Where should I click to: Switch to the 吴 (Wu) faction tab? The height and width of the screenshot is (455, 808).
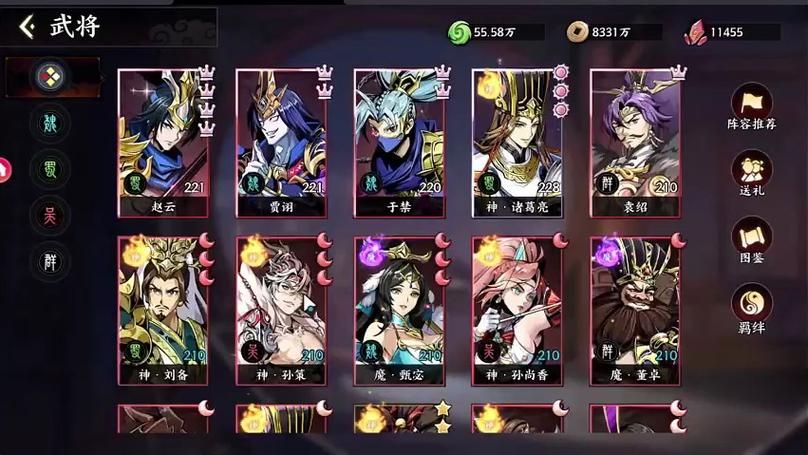point(49,213)
